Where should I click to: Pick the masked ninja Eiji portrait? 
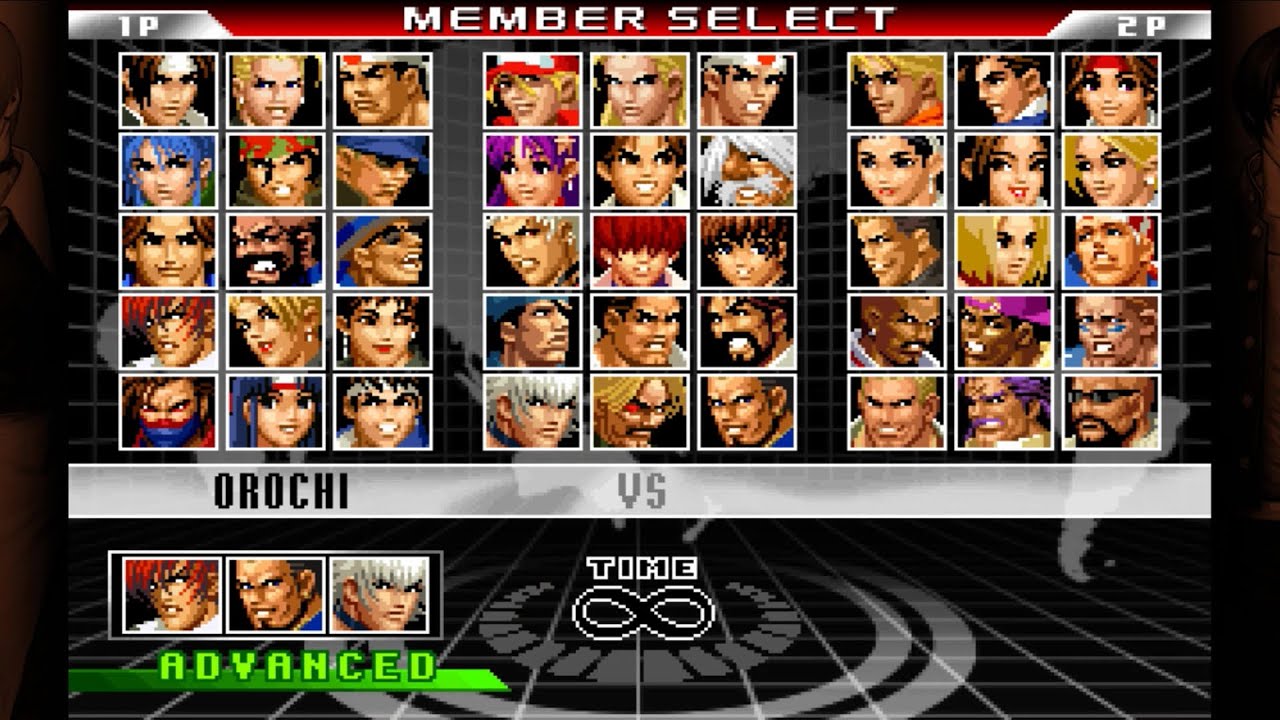(x=168, y=411)
